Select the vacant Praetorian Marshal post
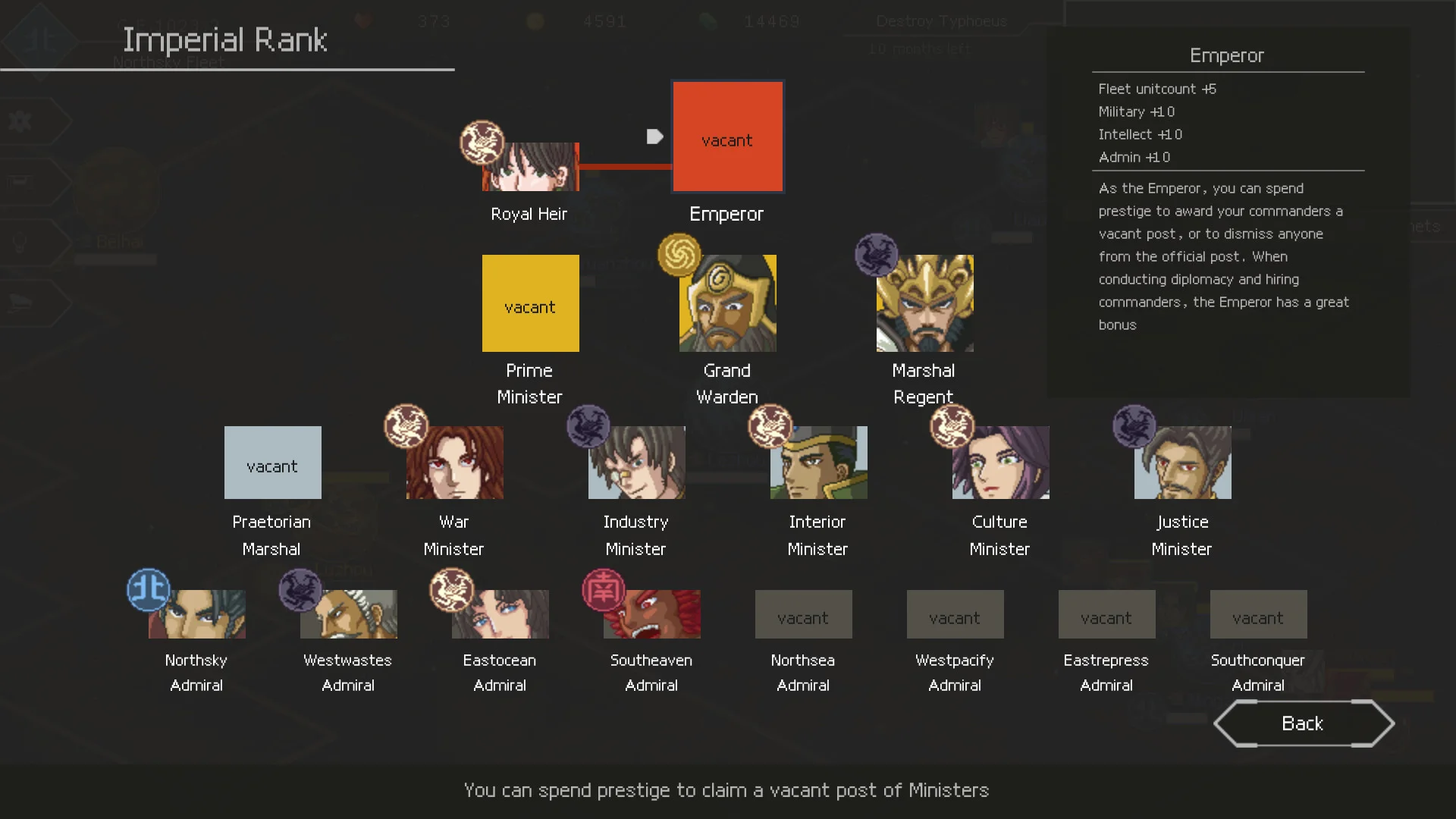 pyautogui.click(x=272, y=463)
